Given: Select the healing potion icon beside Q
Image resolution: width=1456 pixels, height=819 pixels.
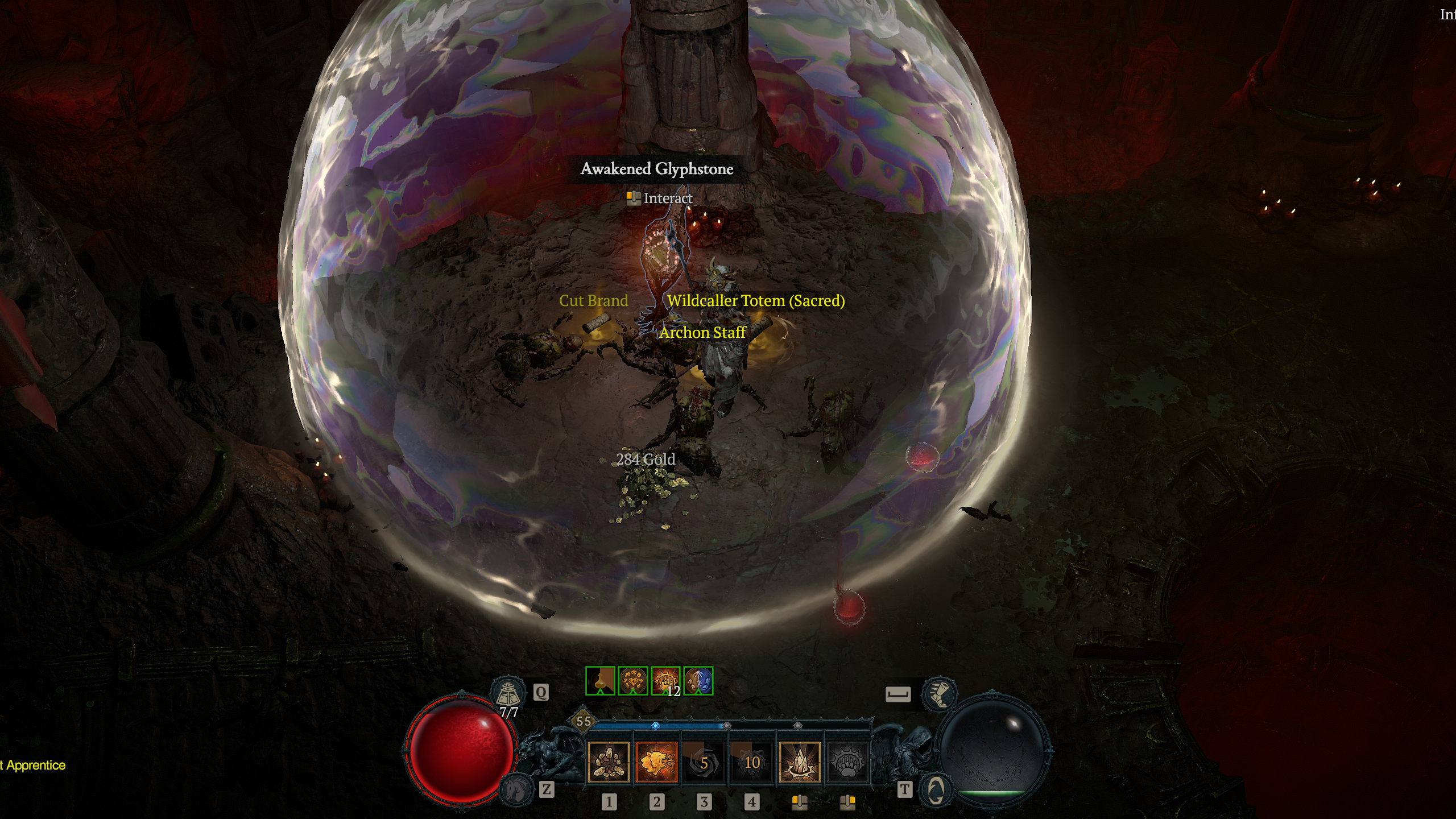Looking at the screenshot, I should click(510, 692).
